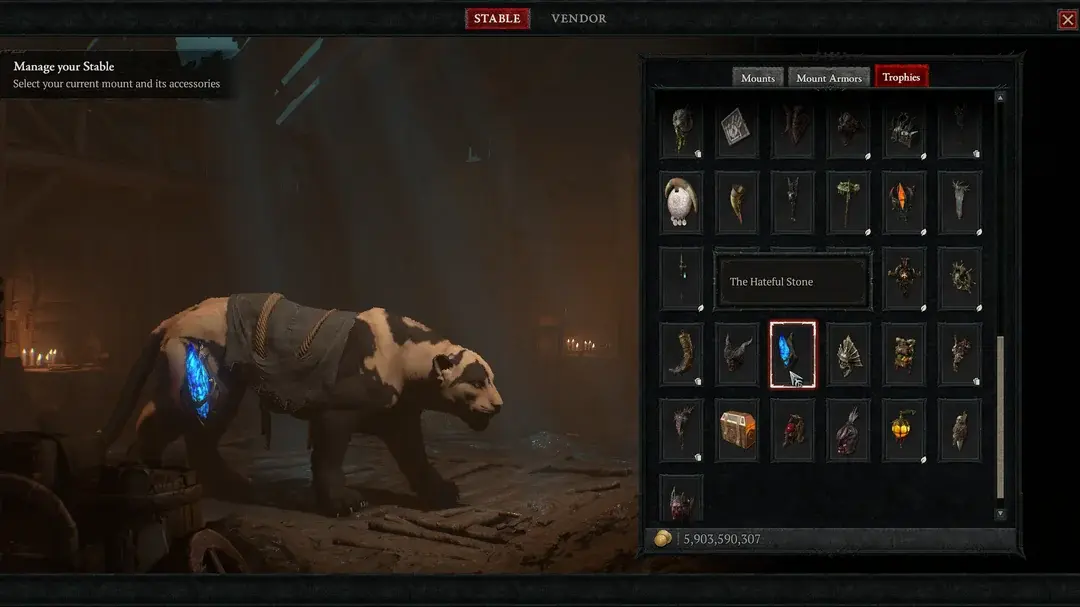
Task: Select the treasure chest trophy
Action: click(737, 430)
